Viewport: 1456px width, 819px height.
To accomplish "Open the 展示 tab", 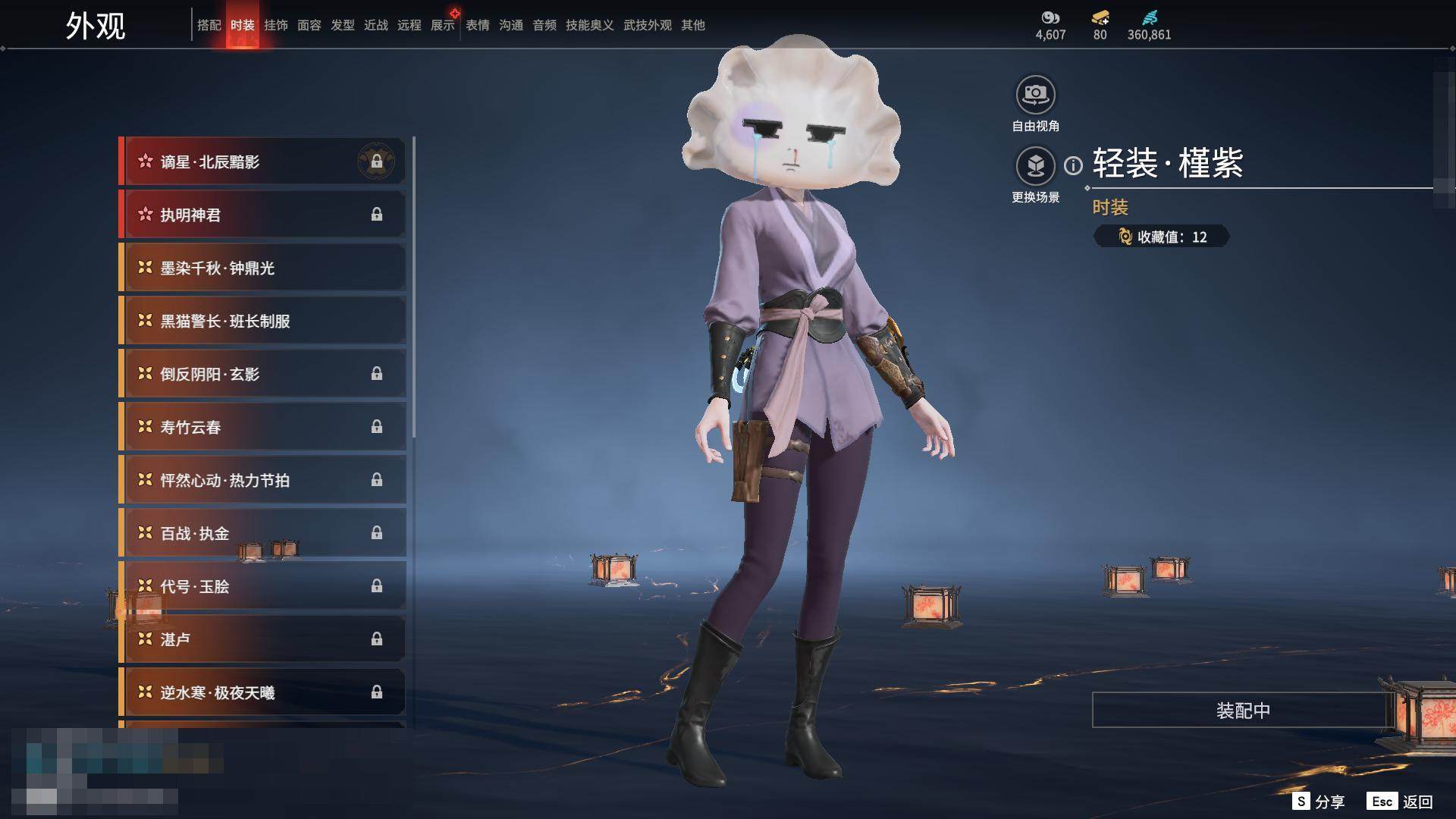I will [x=442, y=25].
